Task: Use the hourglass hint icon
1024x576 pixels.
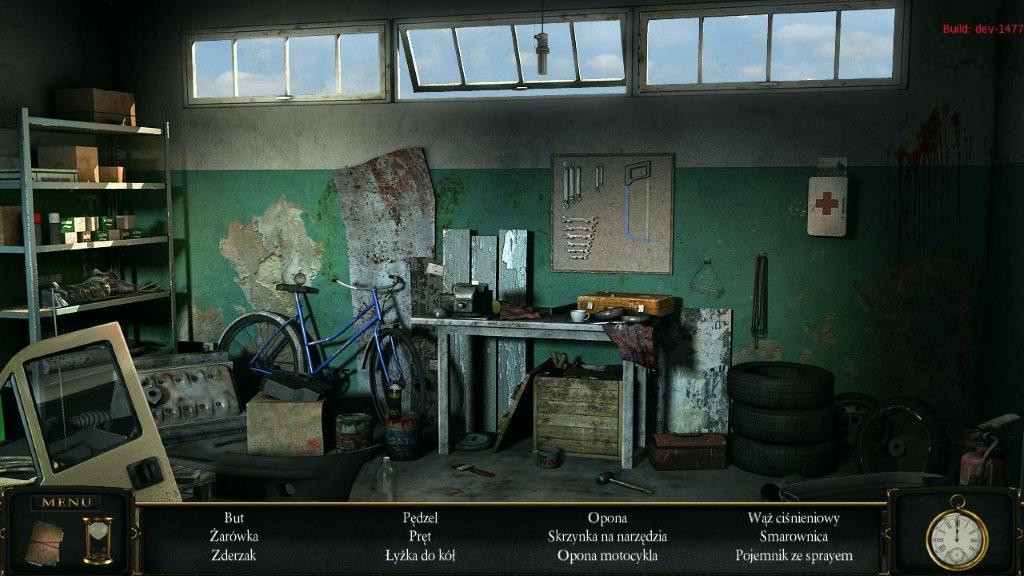Action: [97, 540]
